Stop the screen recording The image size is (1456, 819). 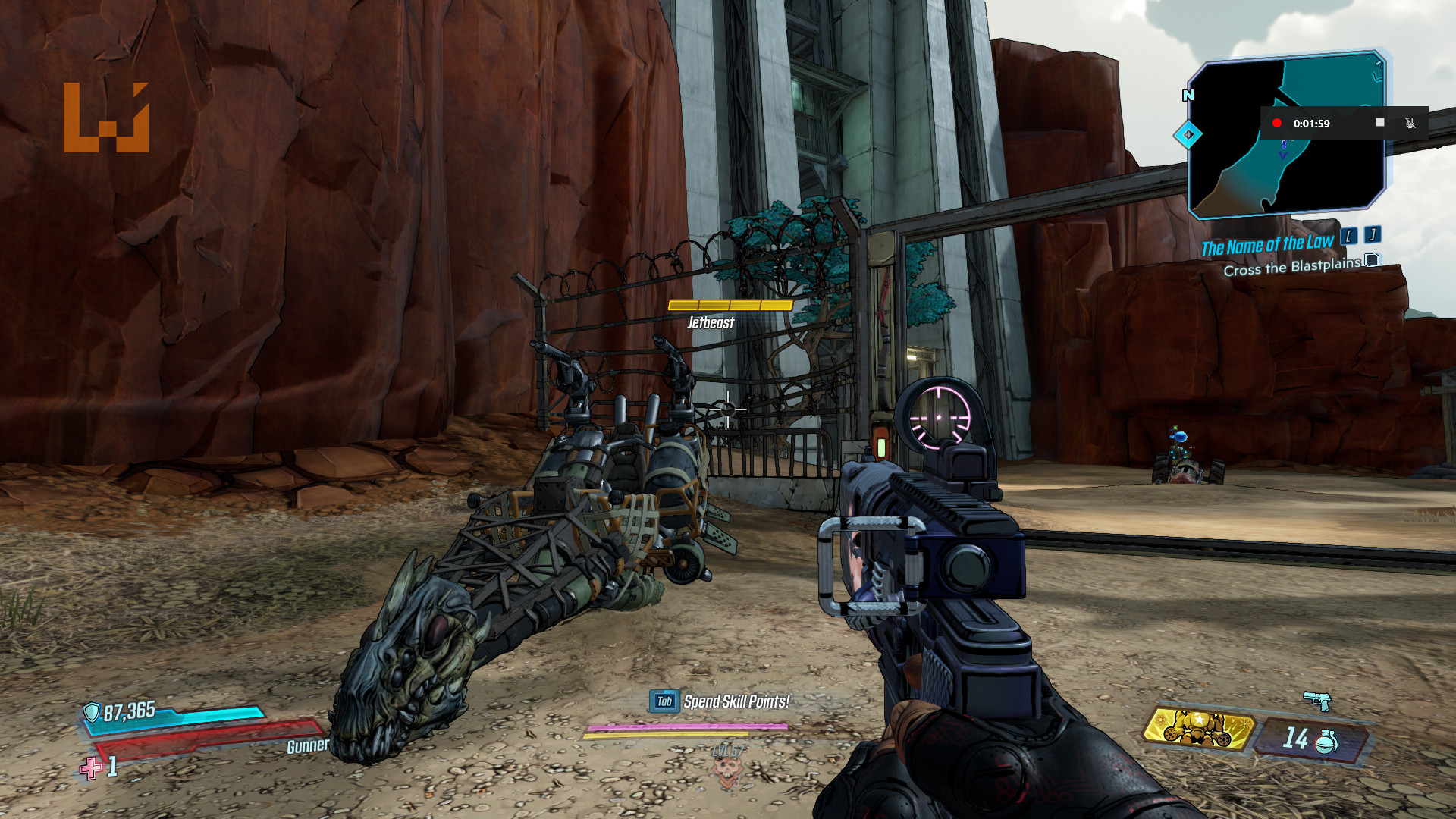click(x=1380, y=122)
